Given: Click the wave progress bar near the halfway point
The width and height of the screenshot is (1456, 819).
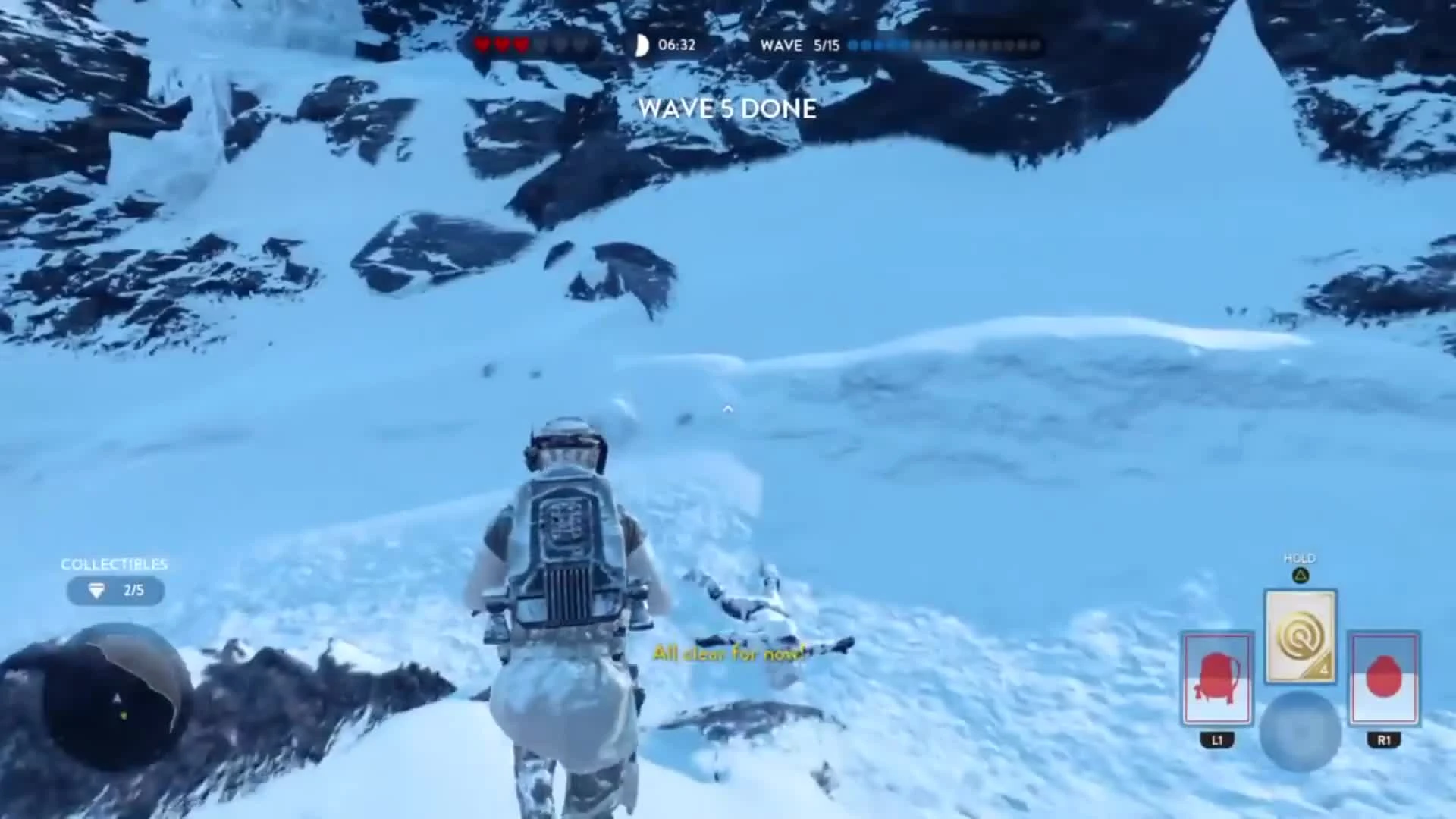Looking at the screenshot, I should pyautogui.click(x=944, y=45).
